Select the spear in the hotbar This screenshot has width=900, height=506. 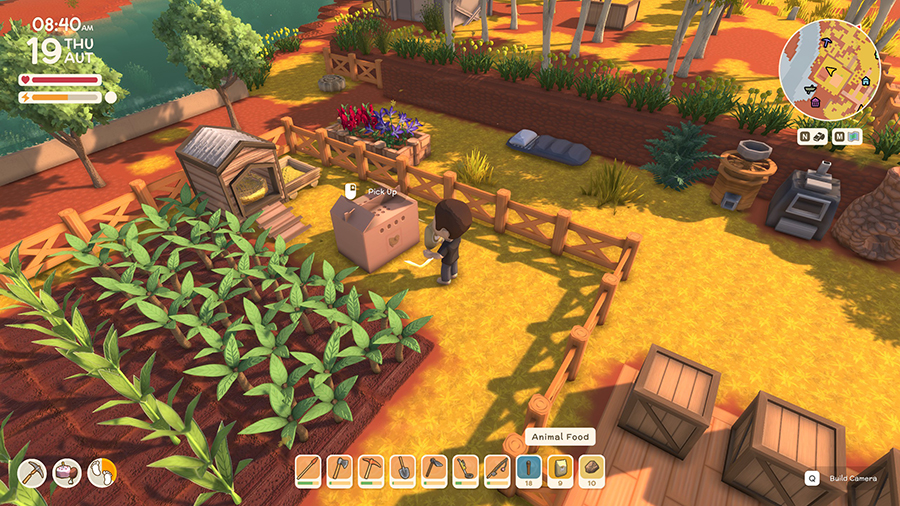tap(309, 468)
